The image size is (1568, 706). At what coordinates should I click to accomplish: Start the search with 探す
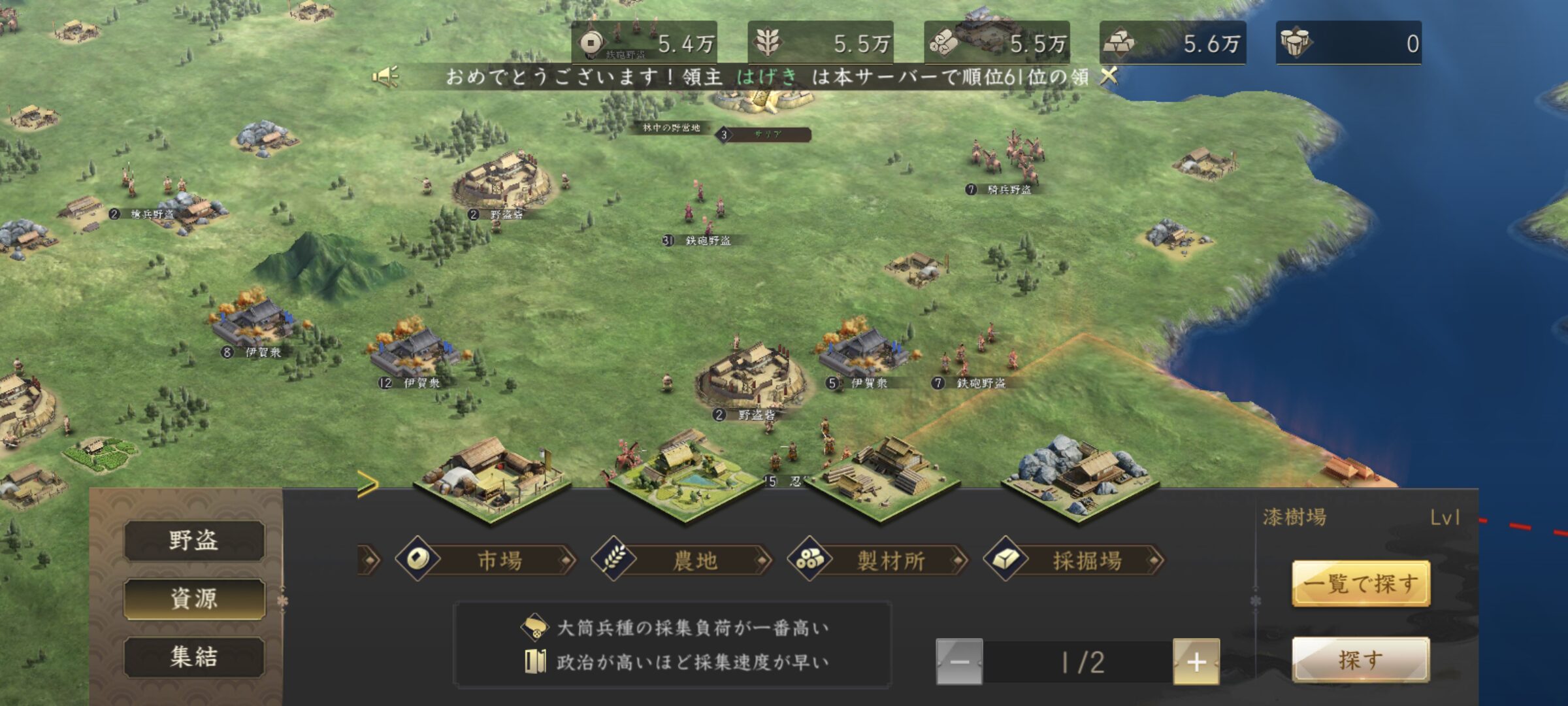(1361, 660)
